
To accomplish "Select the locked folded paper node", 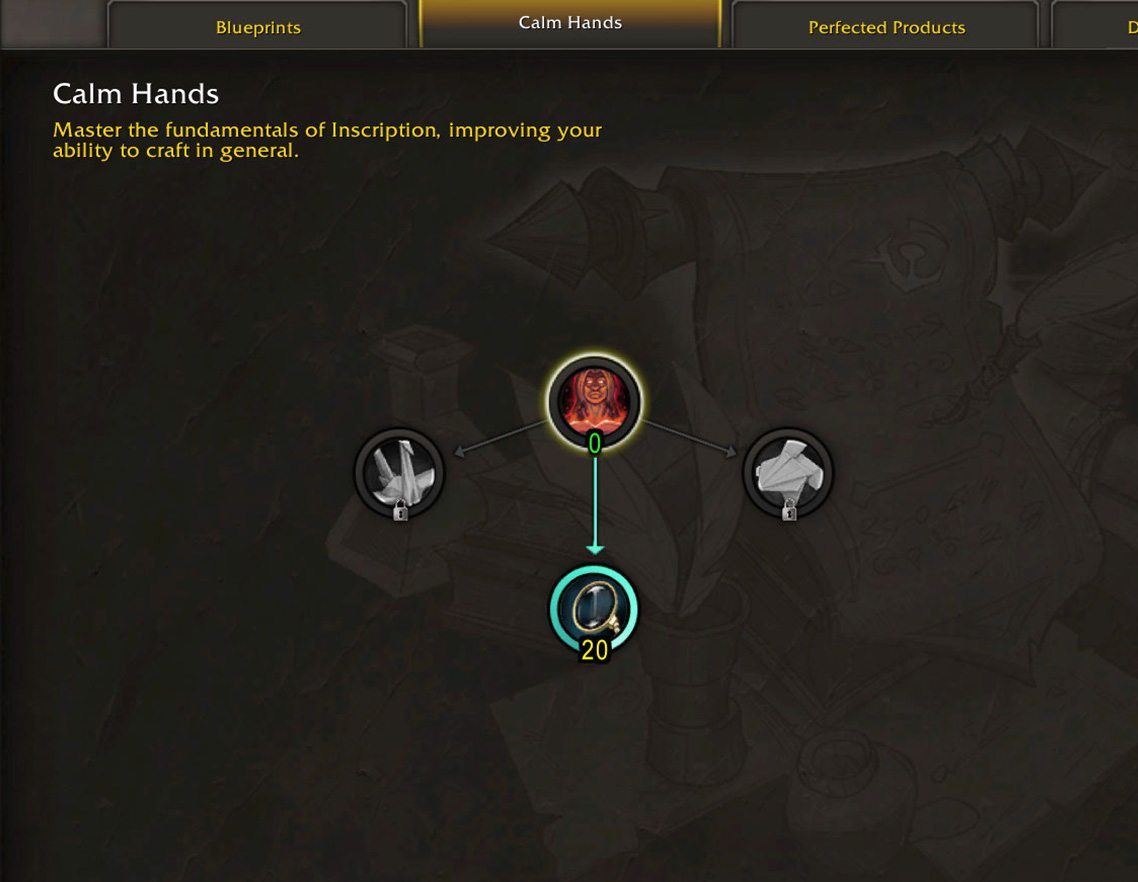I will (788, 473).
